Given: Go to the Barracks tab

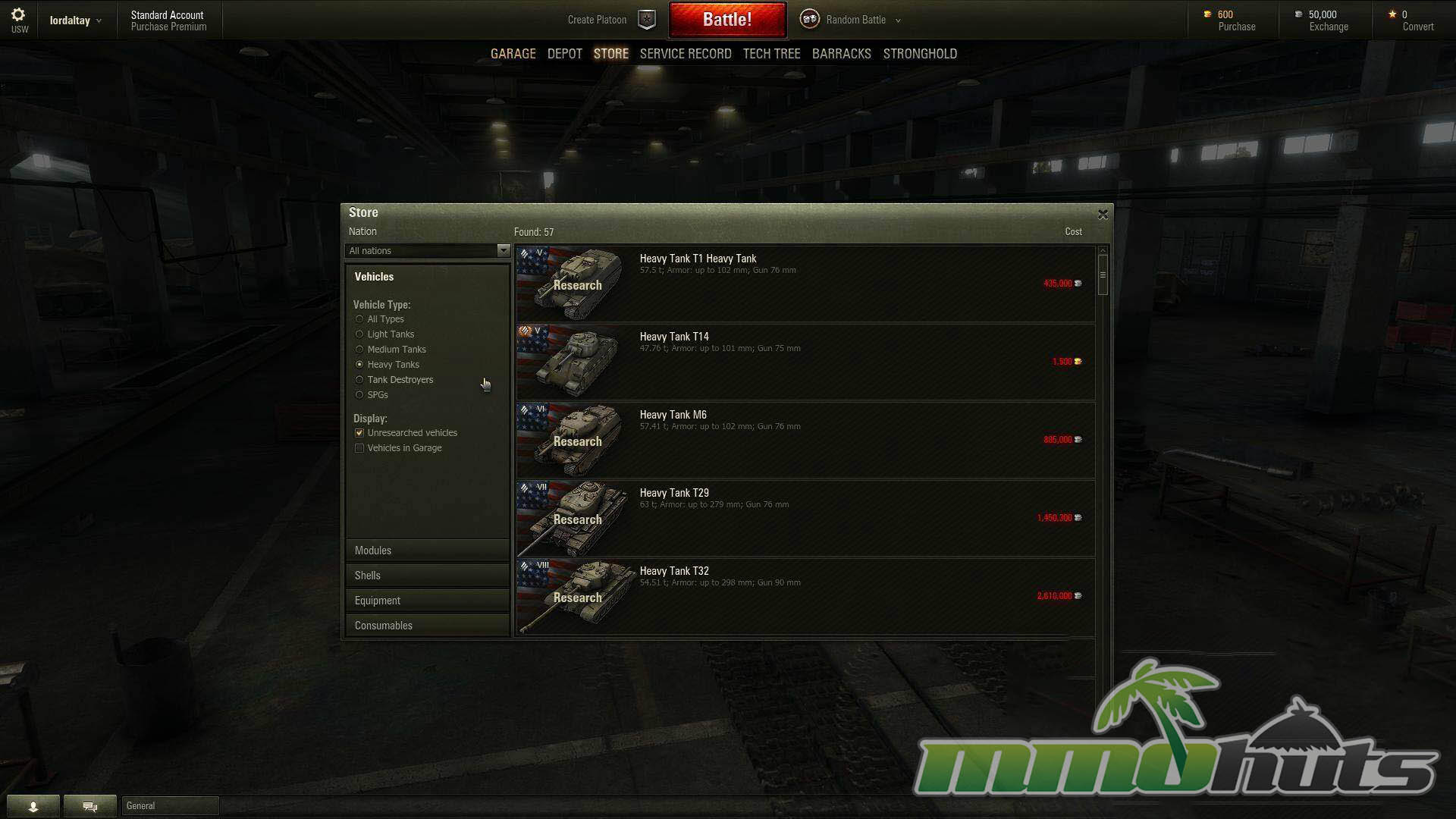Looking at the screenshot, I should 841,54.
